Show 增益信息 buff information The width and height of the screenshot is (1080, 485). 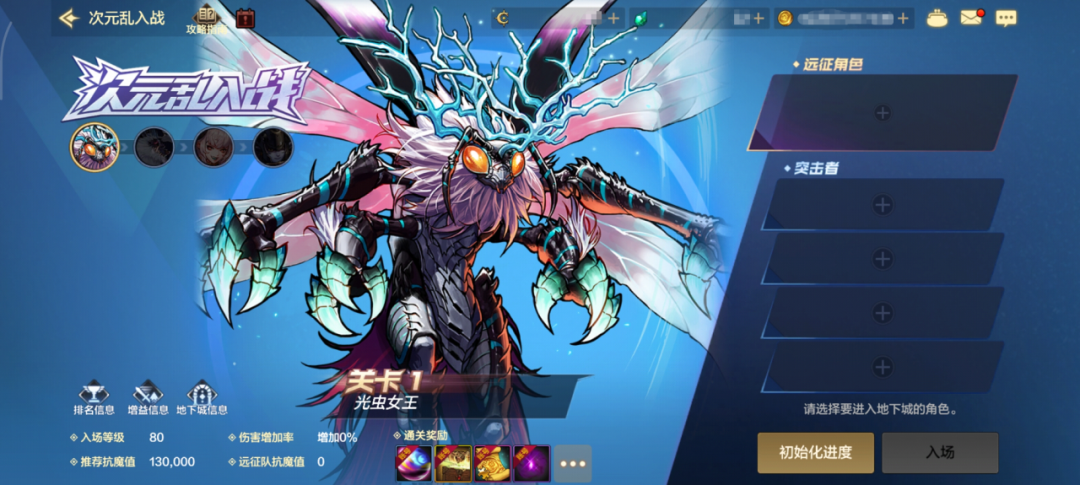tap(148, 398)
